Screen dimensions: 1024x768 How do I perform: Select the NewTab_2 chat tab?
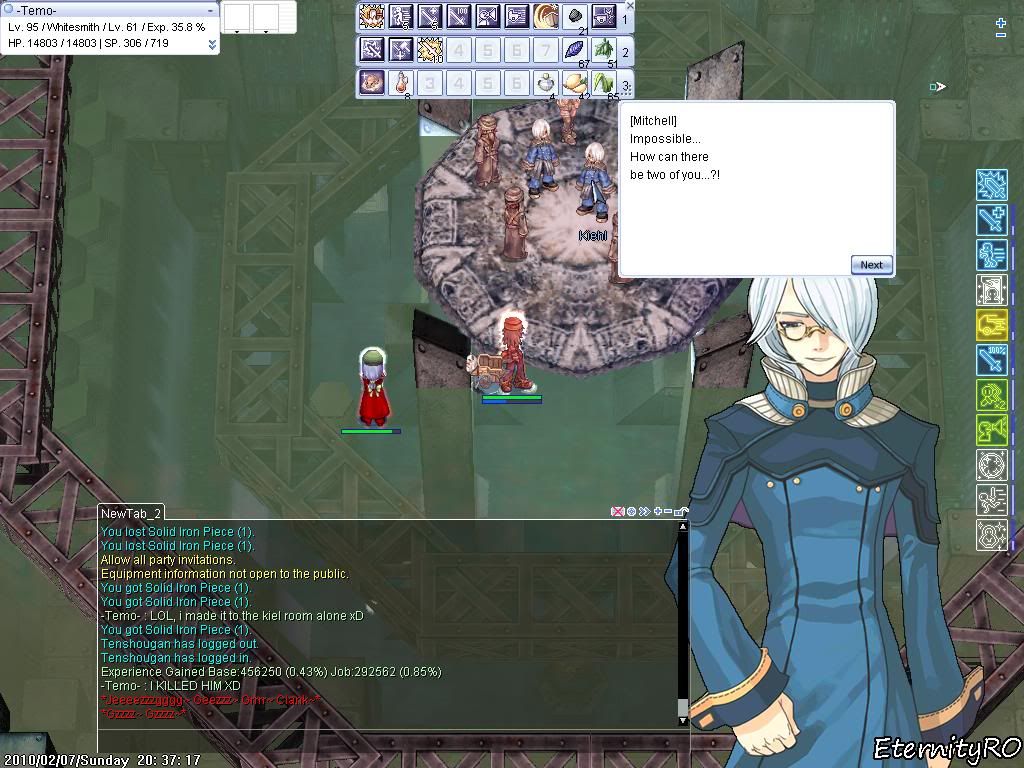tap(131, 513)
